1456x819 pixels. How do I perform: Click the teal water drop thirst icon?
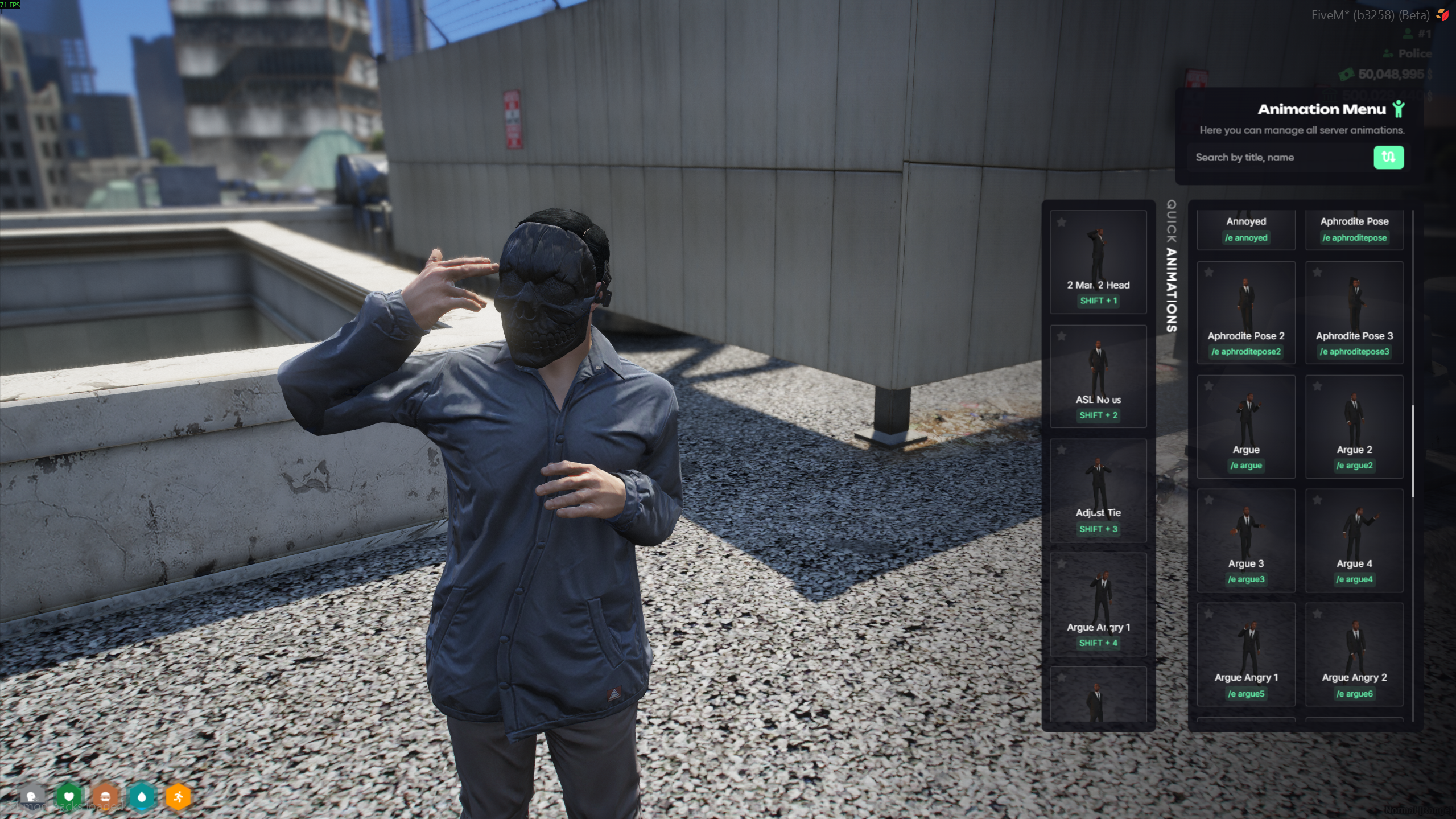point(142,796)
